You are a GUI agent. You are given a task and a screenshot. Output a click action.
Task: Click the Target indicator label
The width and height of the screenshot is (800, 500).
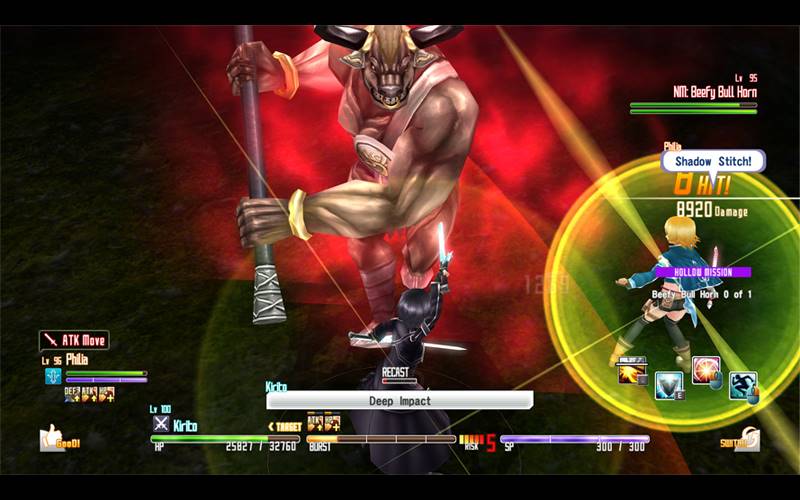284,426
